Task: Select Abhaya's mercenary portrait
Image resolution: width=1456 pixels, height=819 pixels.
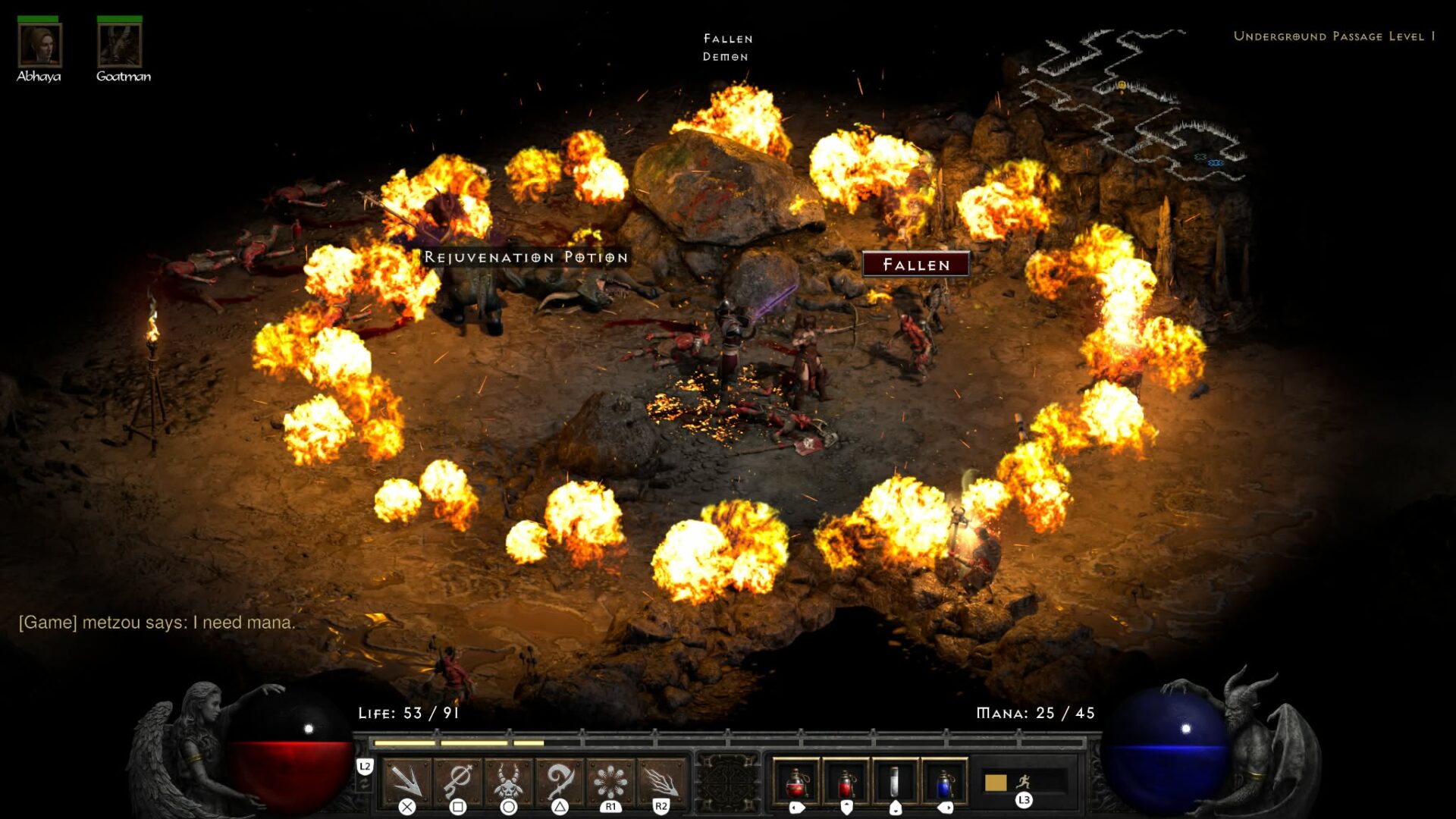Action: [x=39, y=45]
